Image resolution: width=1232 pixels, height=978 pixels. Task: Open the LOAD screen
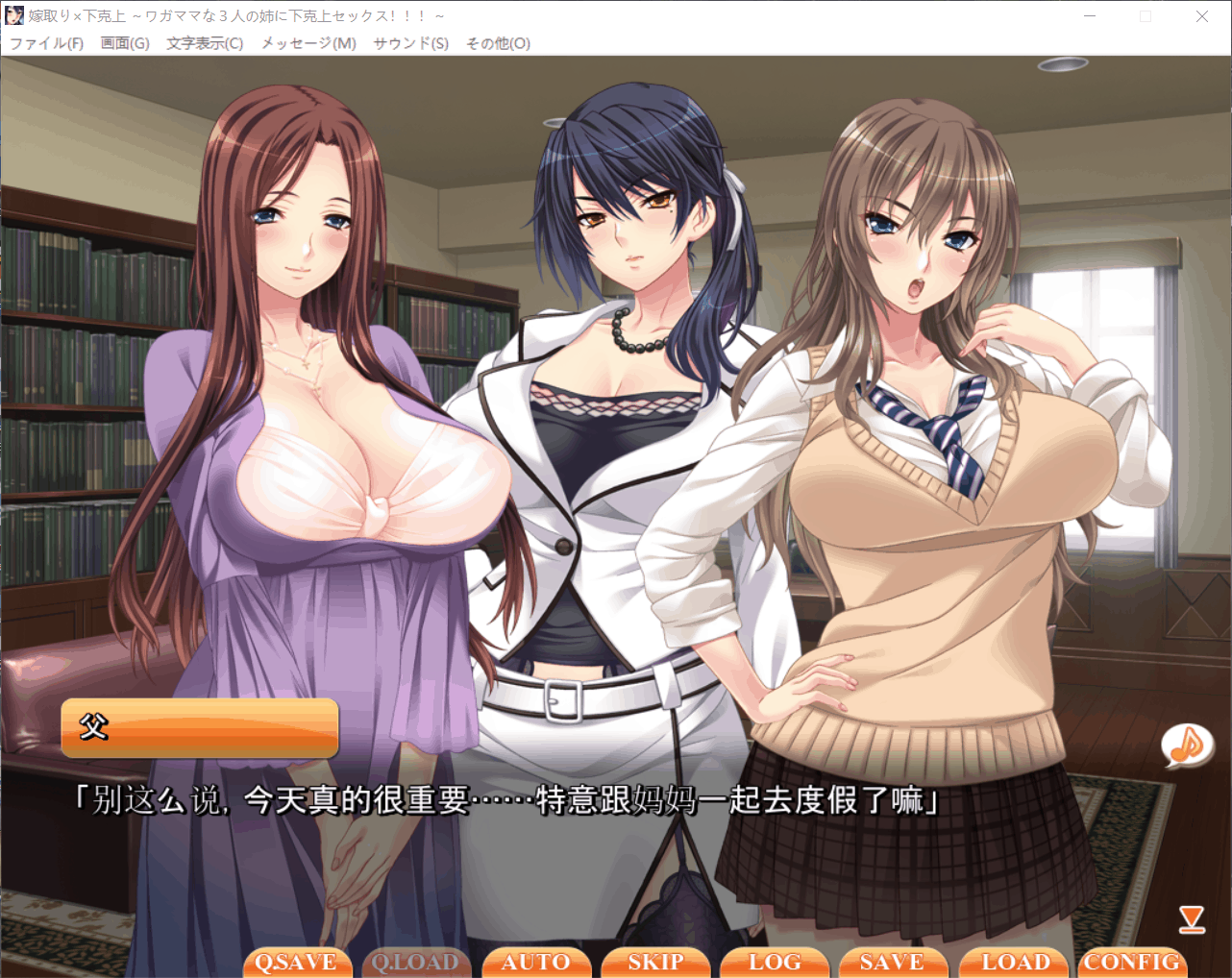[x=1013, y=962]
